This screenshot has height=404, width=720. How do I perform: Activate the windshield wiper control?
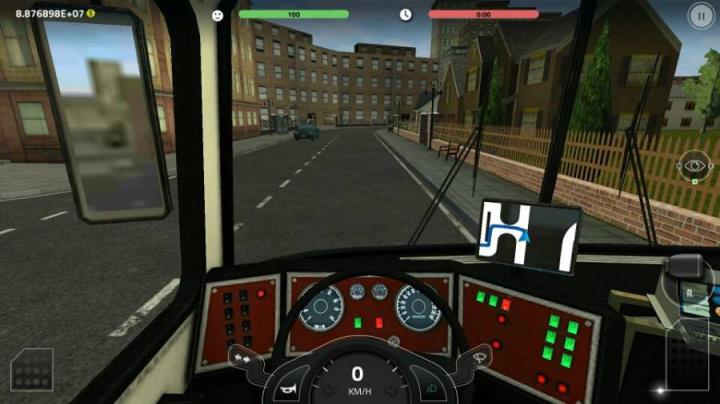point(477,356)
